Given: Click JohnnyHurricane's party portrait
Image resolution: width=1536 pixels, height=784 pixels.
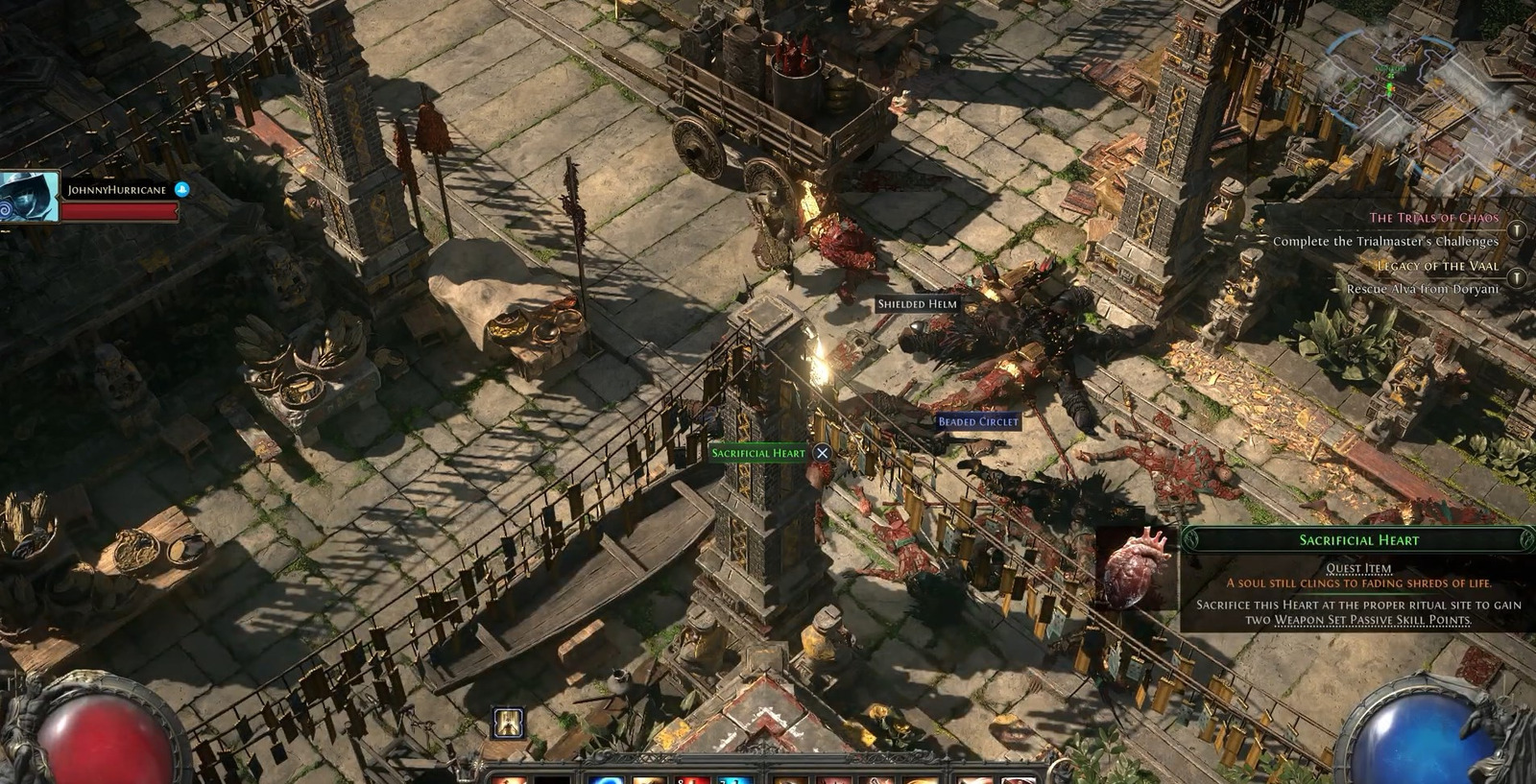Looking at the screenshot, I should (x=29, y=198).
